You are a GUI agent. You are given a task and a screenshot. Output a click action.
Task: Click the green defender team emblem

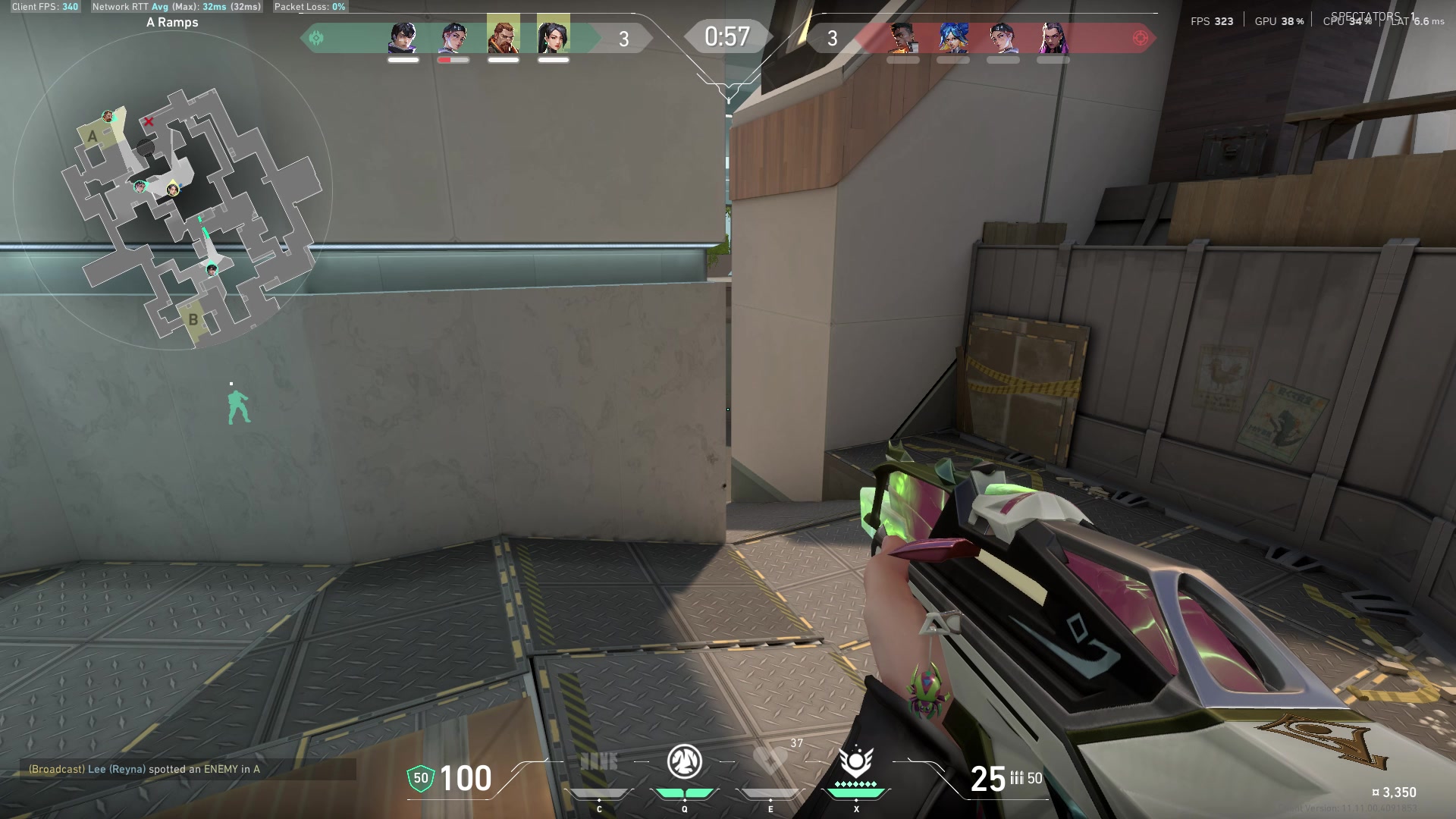click(316, 38)
